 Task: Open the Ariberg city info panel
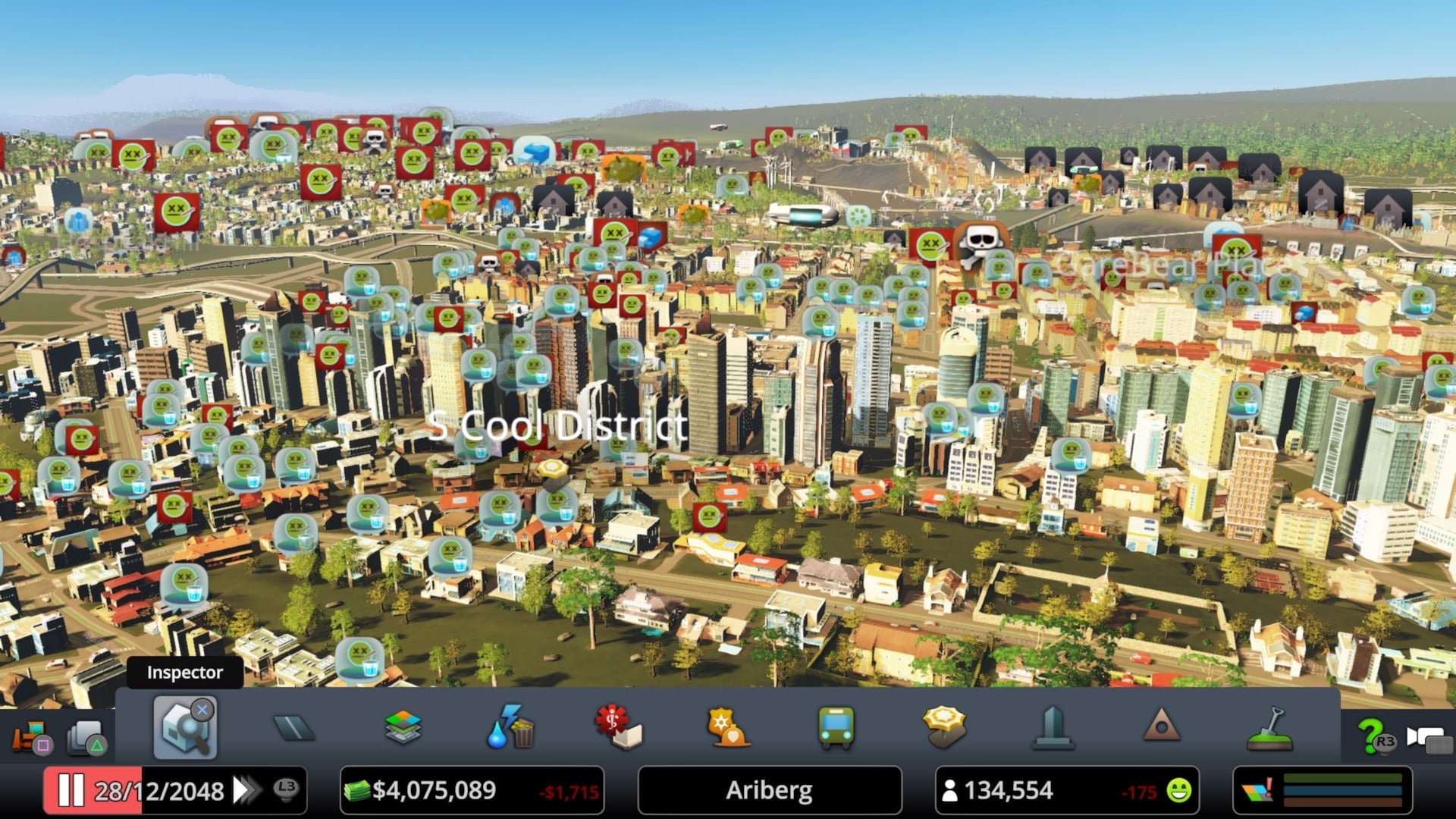(770, 791)
